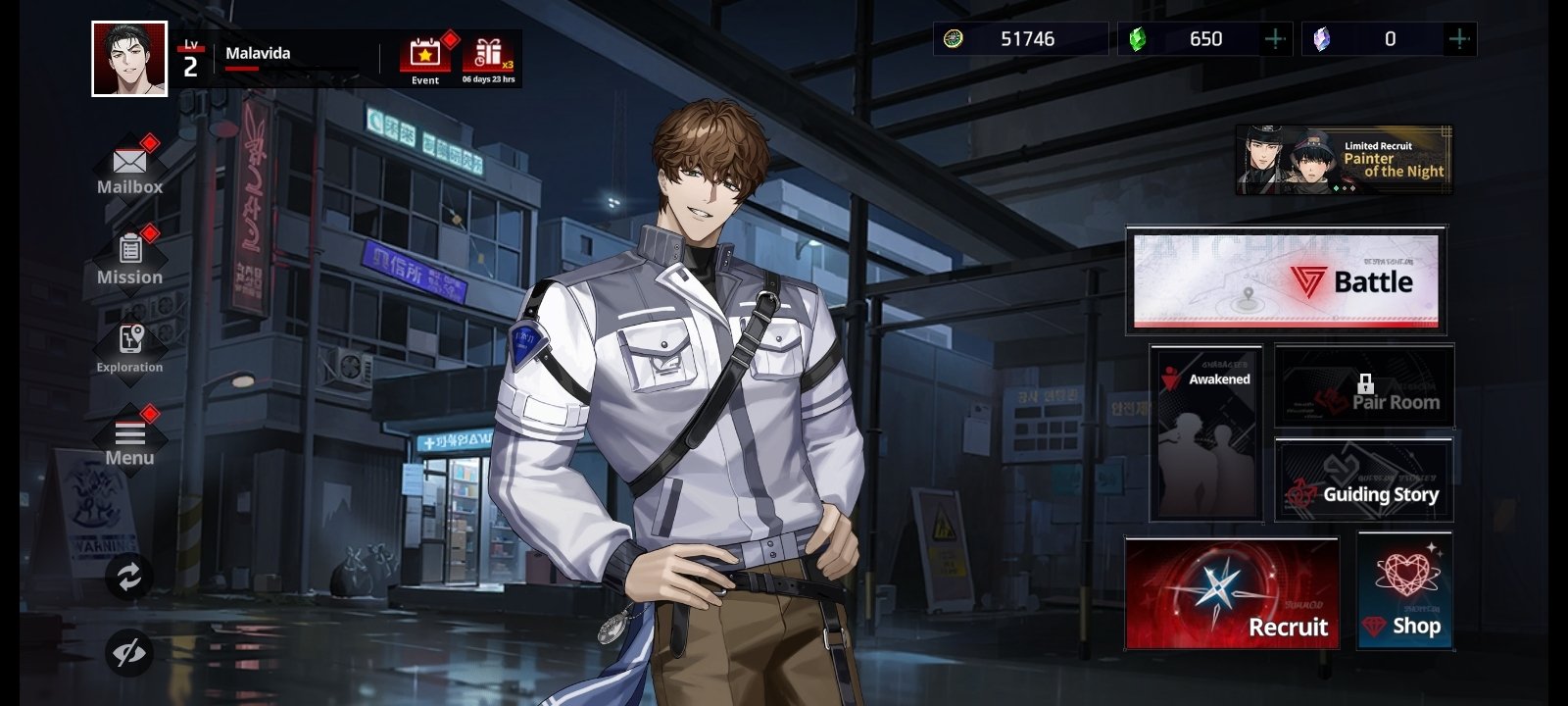Screen dimensions: 1568x706
Task: Open Painter of the Night recruit banner
Action: 1344,160
